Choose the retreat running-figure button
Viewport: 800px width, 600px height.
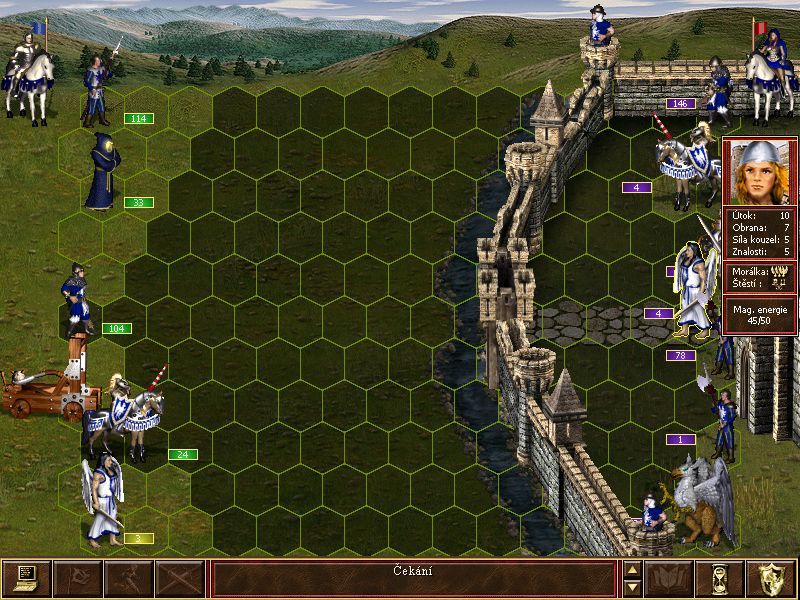click(128, 579)
